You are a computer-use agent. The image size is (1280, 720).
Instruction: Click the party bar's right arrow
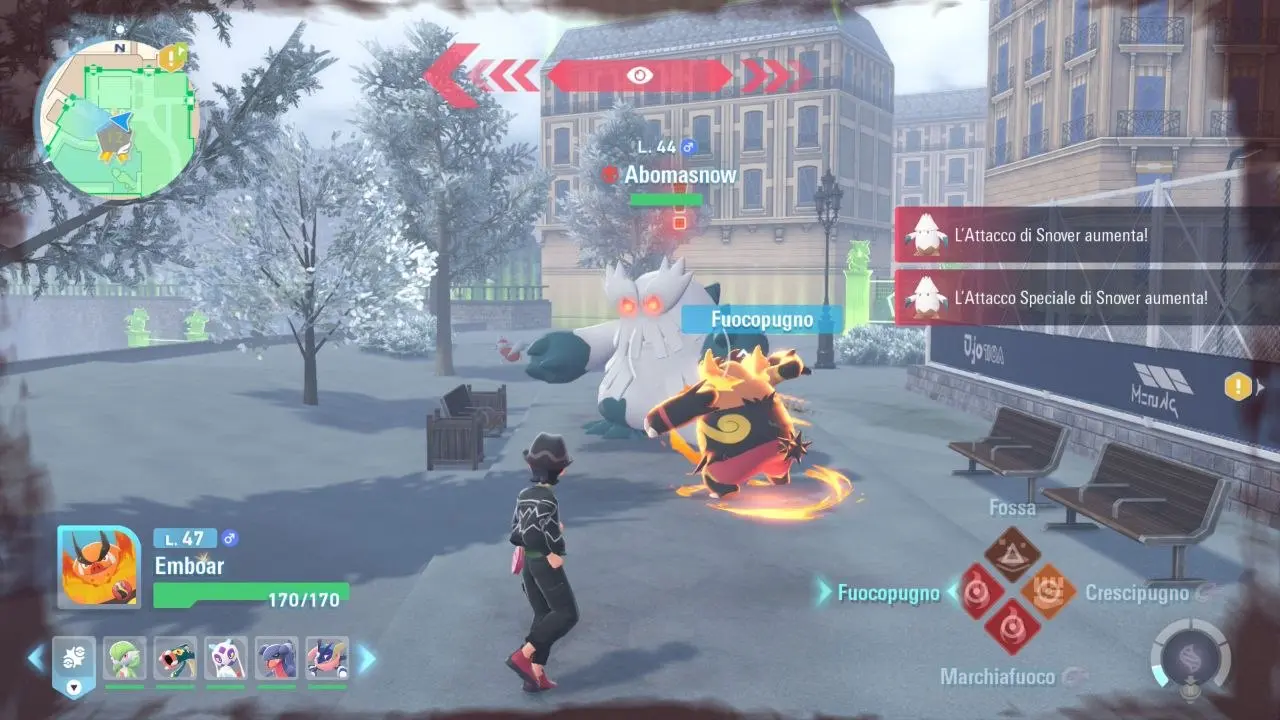[x=366, y=658]
